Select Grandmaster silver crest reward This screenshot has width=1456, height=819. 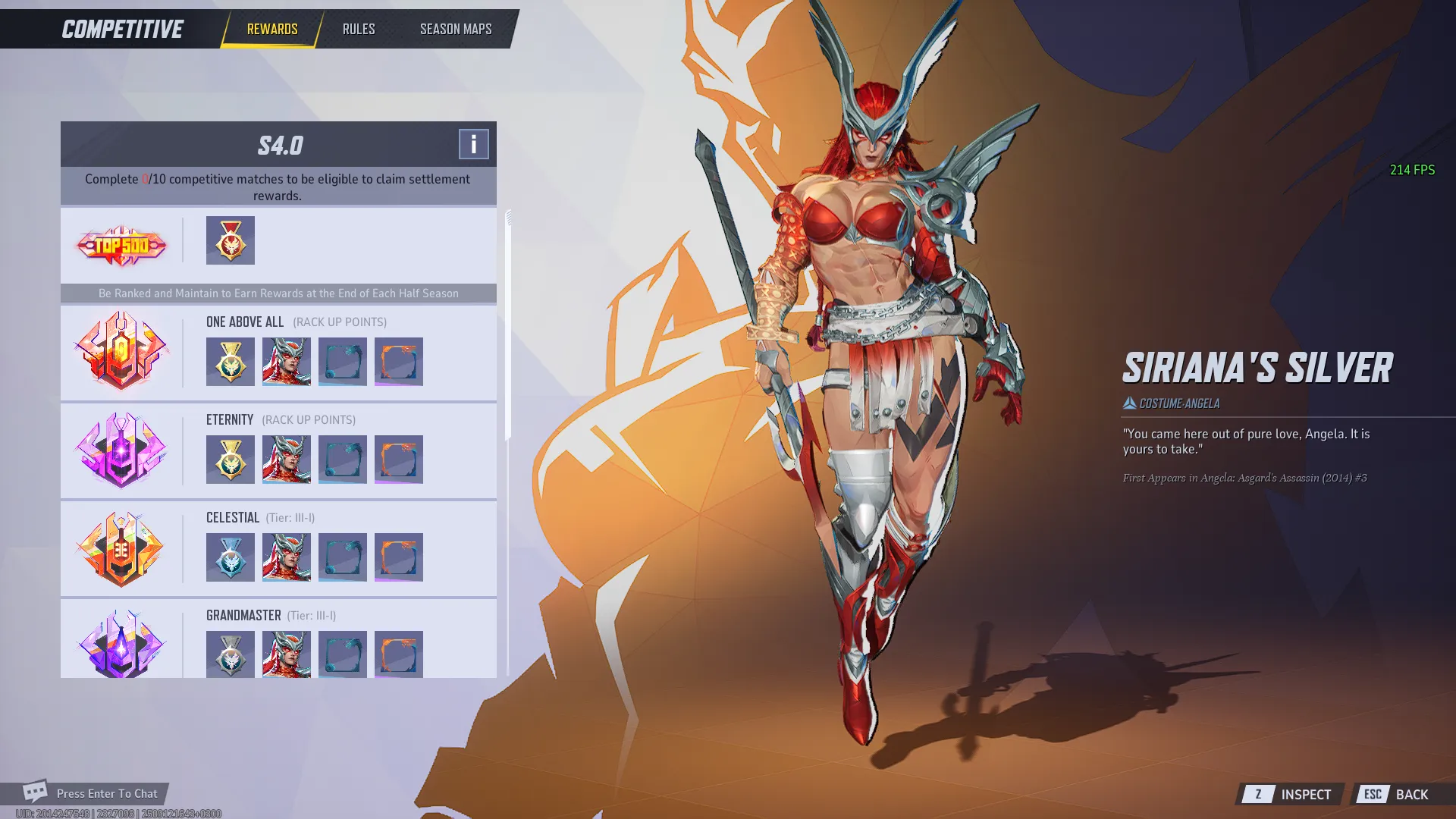coord(230,654)
